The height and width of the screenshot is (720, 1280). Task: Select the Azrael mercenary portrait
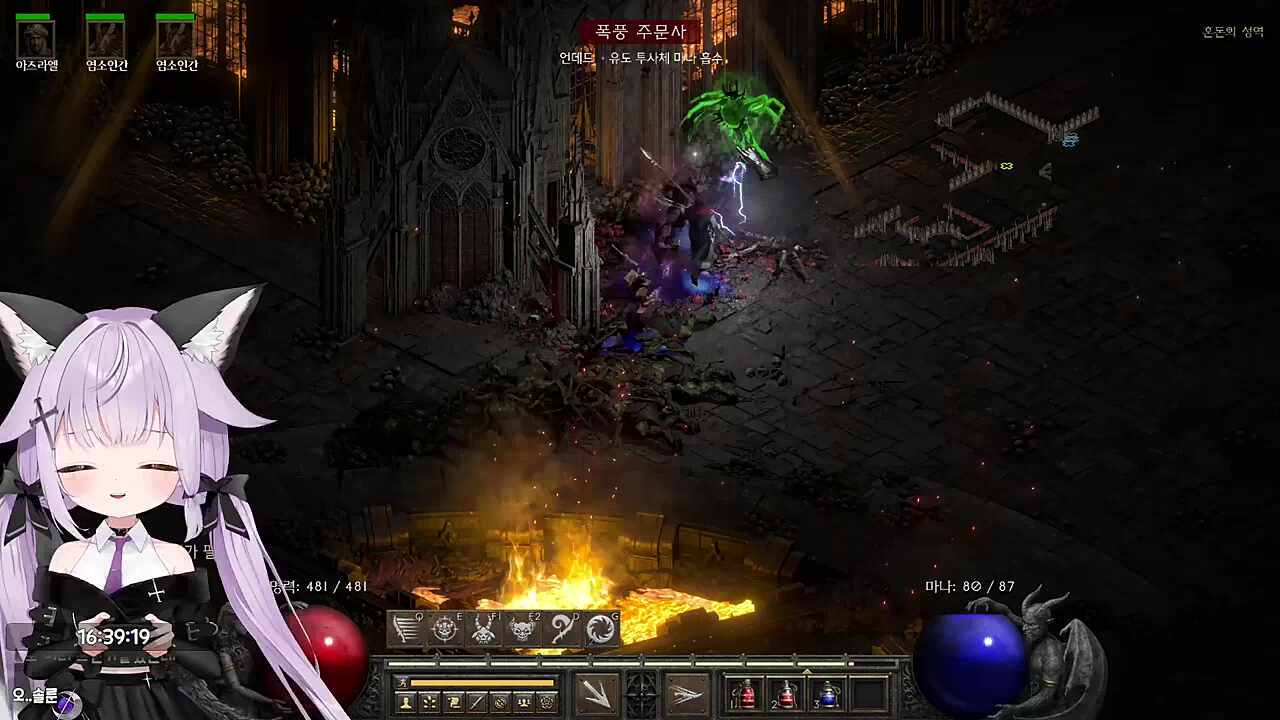(x=36, y=38)
